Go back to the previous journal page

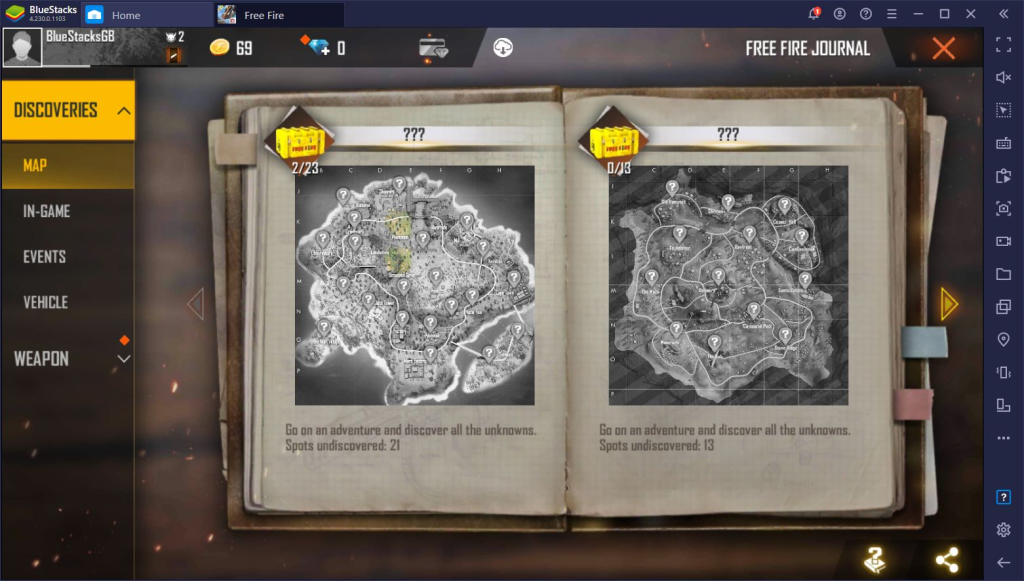pyautogui.click(x=196, y=304)
